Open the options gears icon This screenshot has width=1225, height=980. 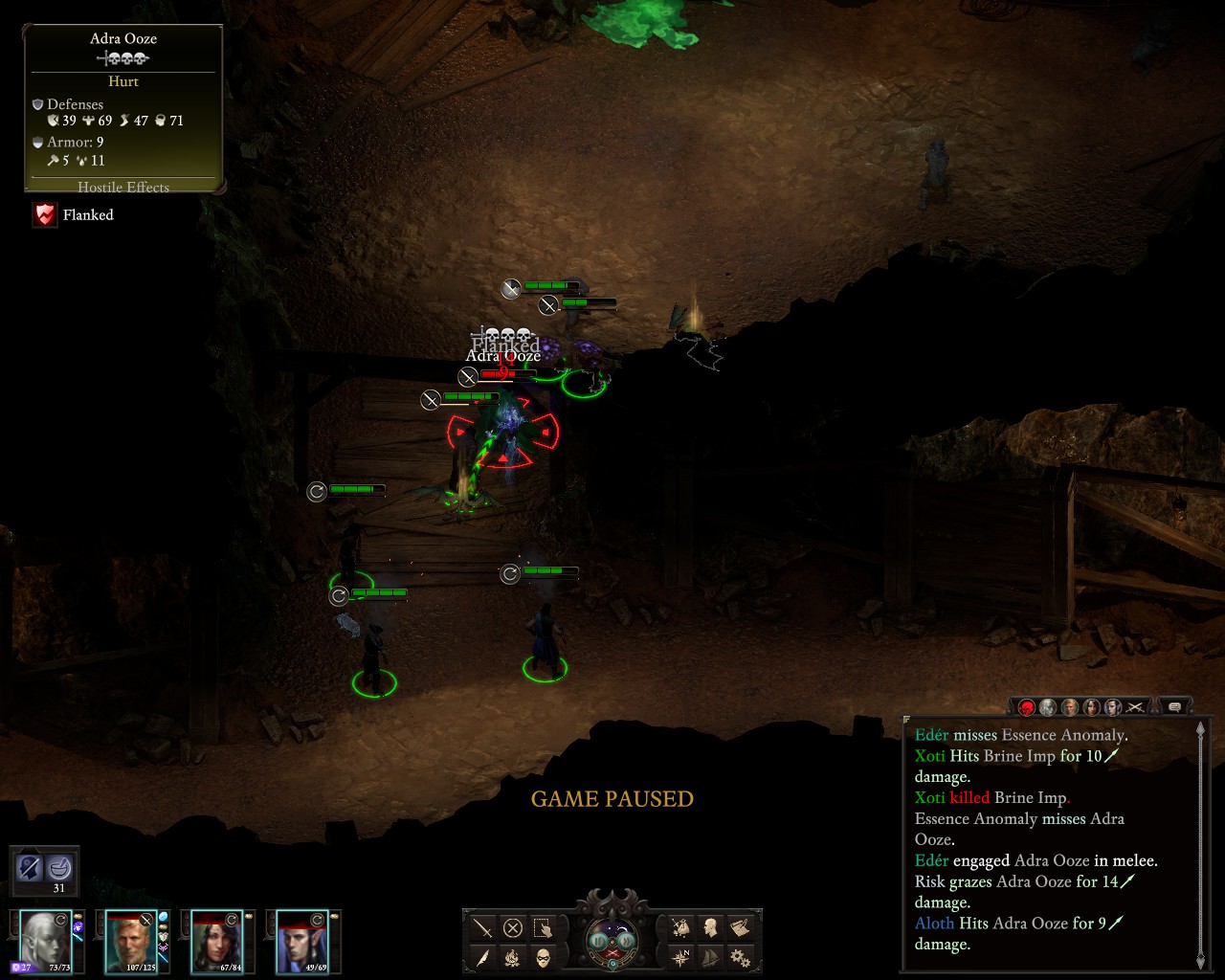tap(740, 956)
